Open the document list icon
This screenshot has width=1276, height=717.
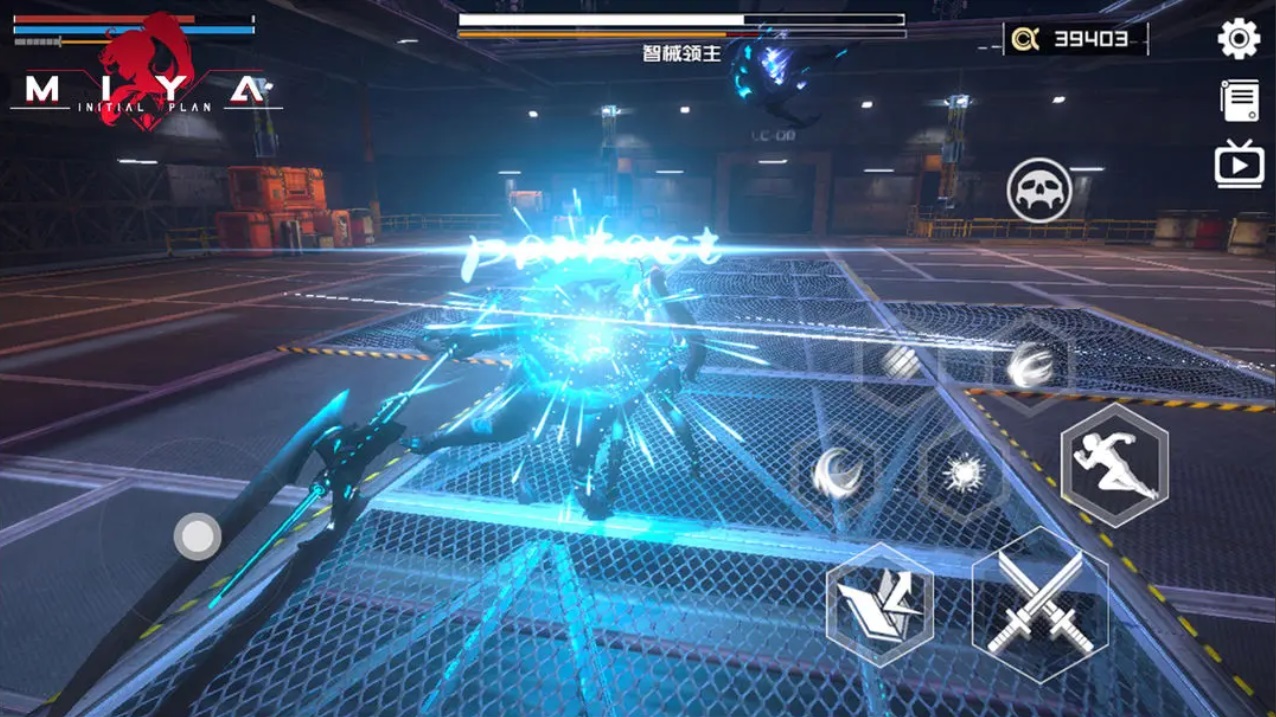[x=1239, y=101]
